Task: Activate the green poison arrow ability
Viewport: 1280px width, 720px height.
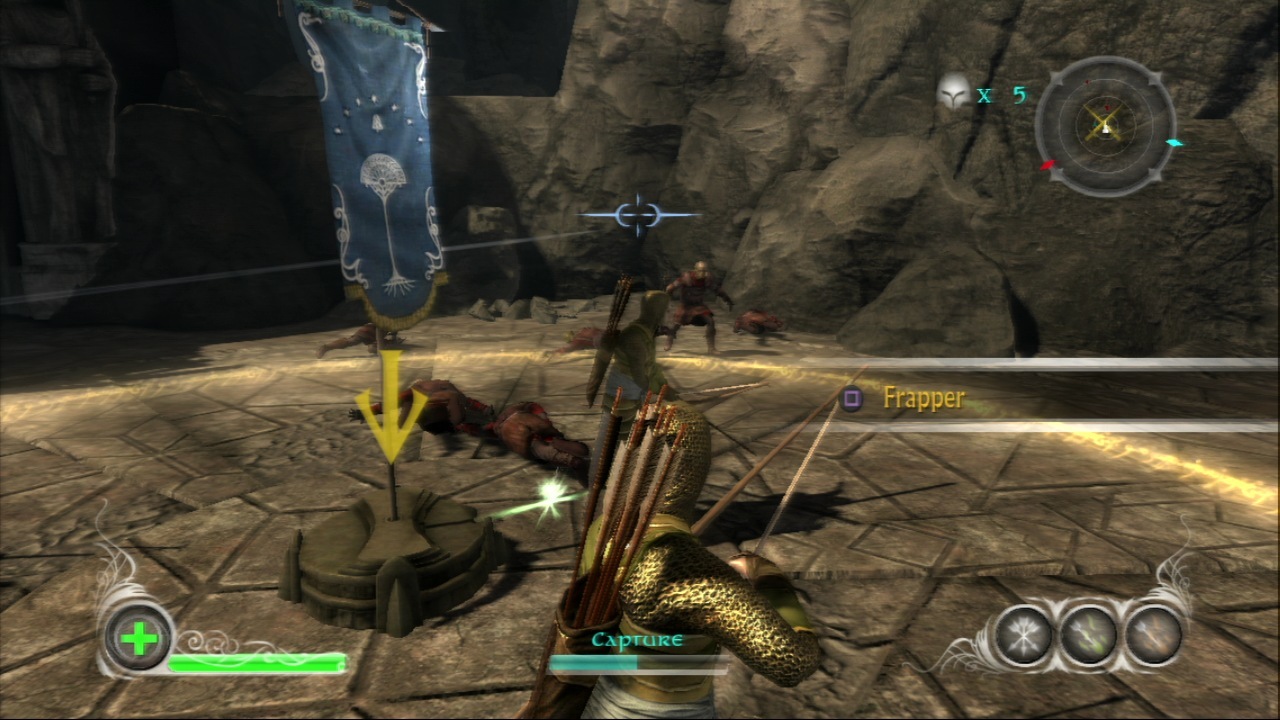Action: coord(1088,636)
